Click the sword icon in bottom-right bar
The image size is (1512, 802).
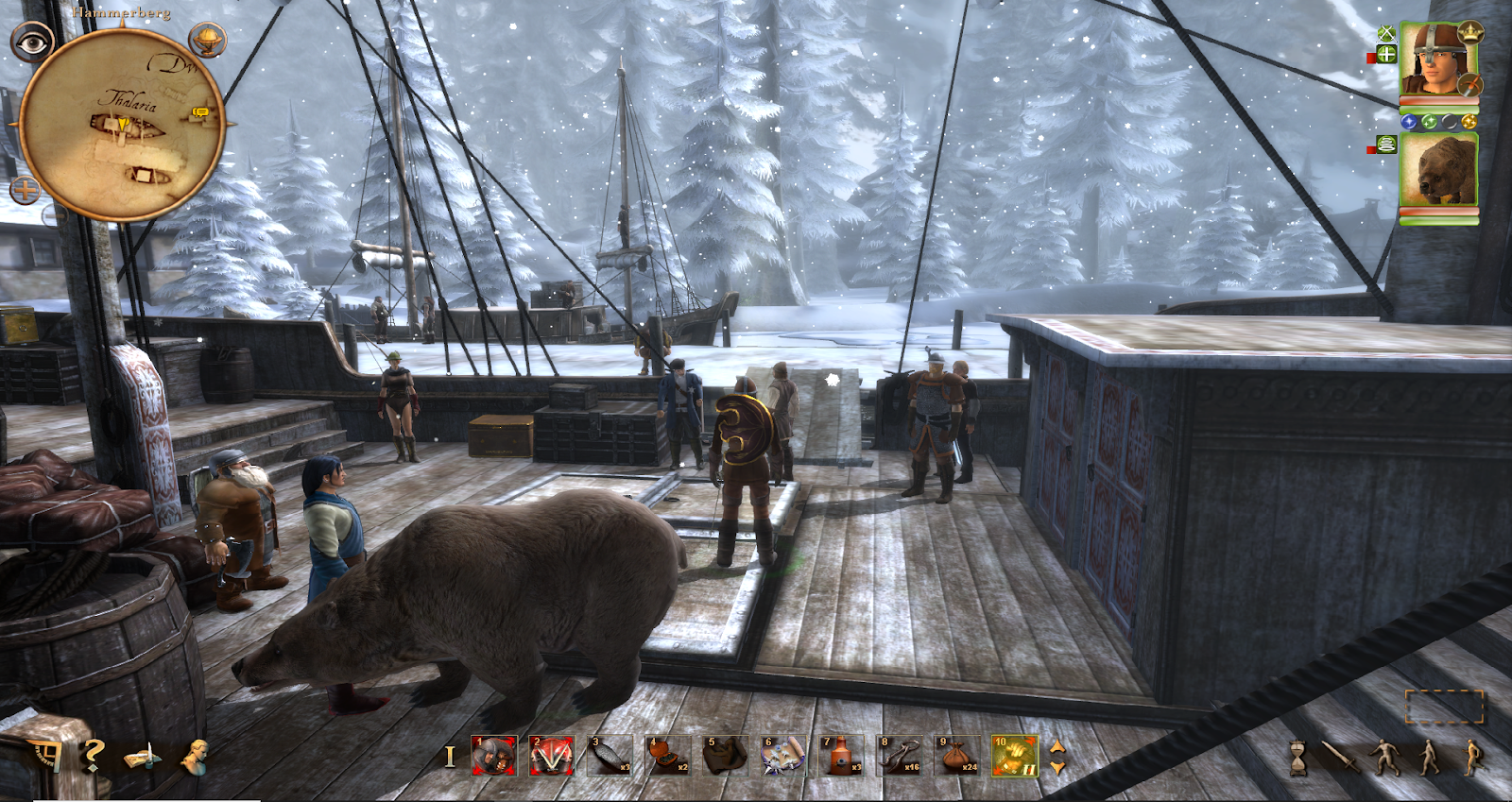click(x=1340, y=757)
